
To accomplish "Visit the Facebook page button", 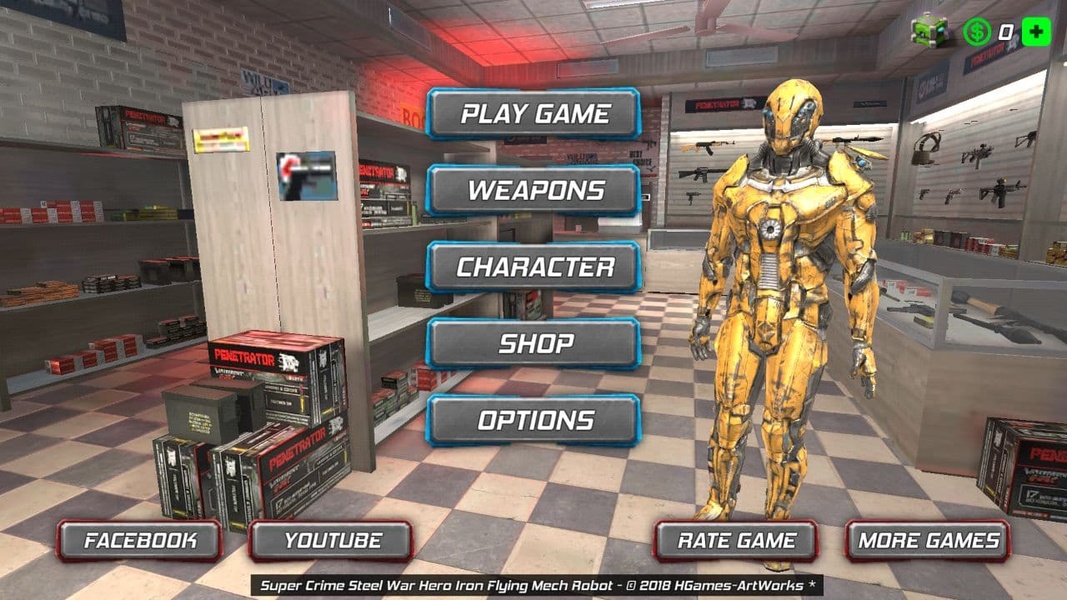I will click(140, 541).
